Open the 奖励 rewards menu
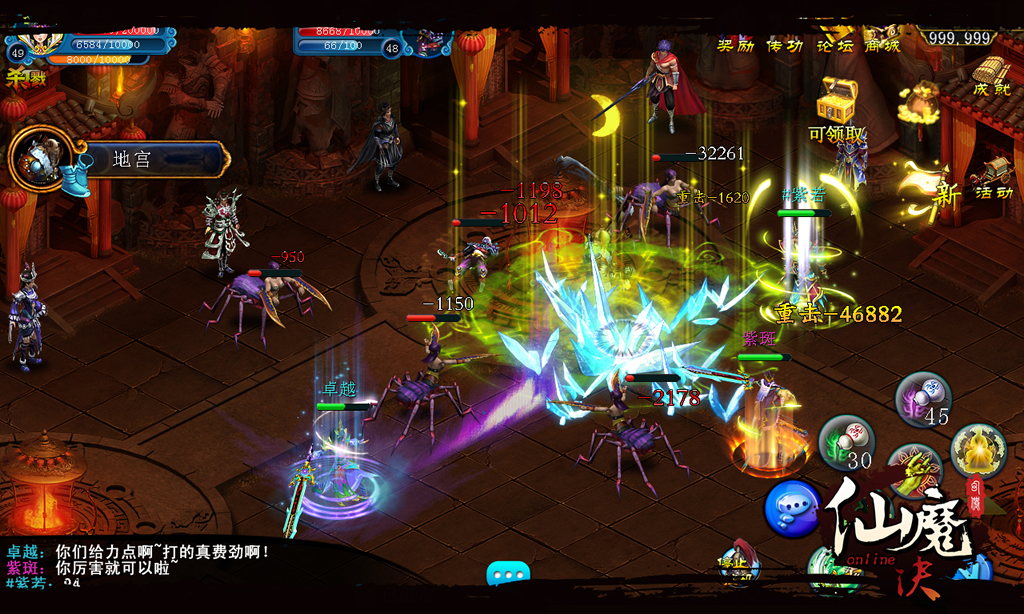The height and width of the screenshot is (614, 1024). [735, 44]
